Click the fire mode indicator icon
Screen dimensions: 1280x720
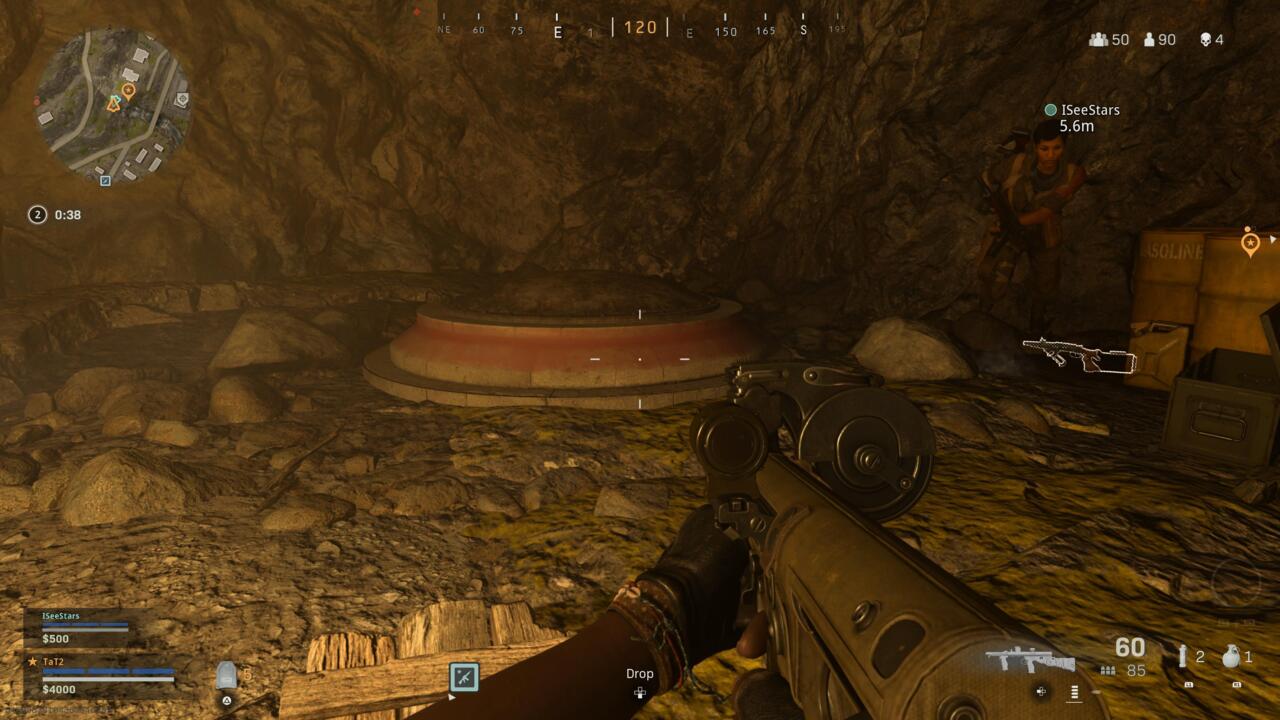point(1075,691)
